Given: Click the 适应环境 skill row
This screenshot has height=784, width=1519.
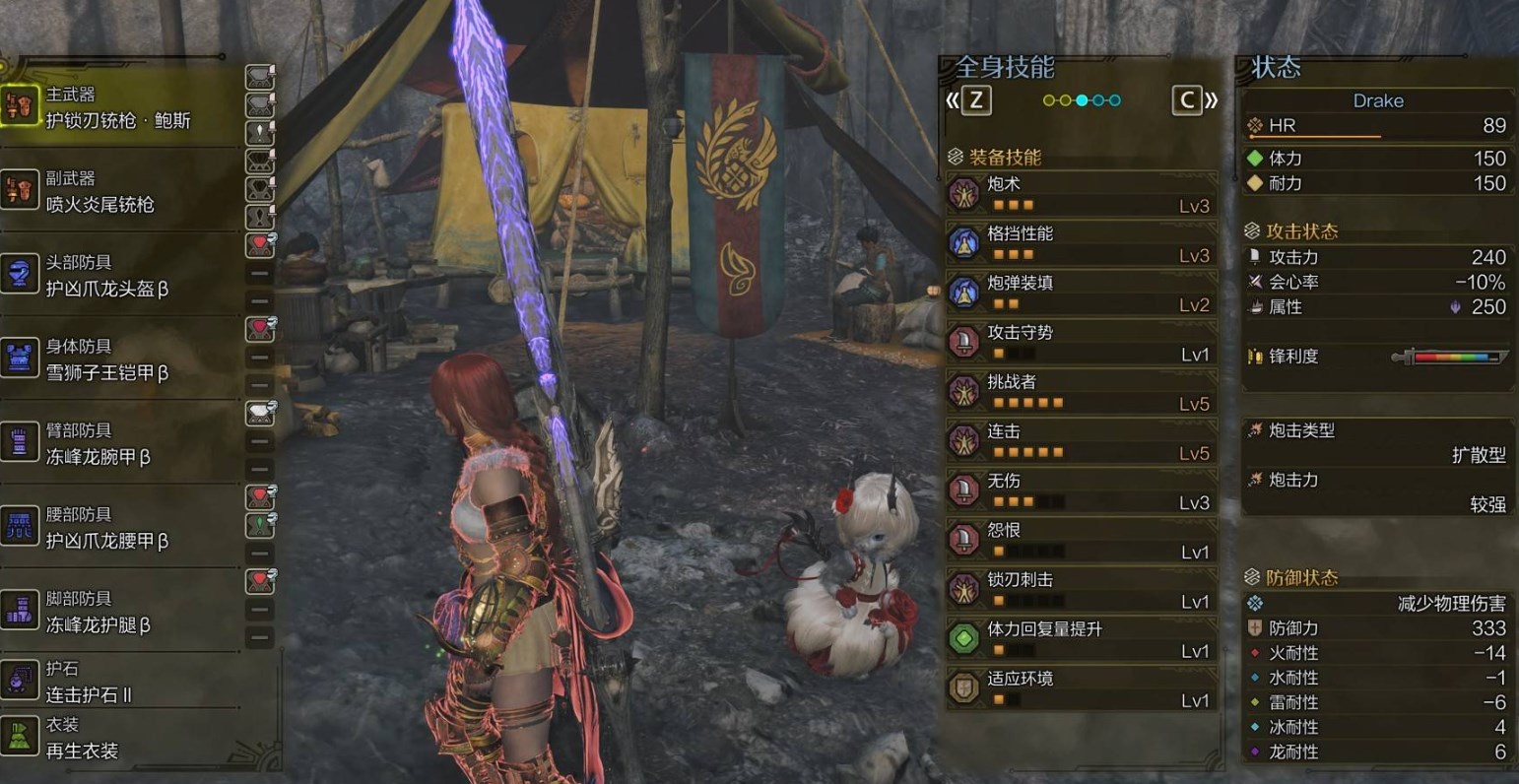Looking at the screenshot, I should point(1081,688).
